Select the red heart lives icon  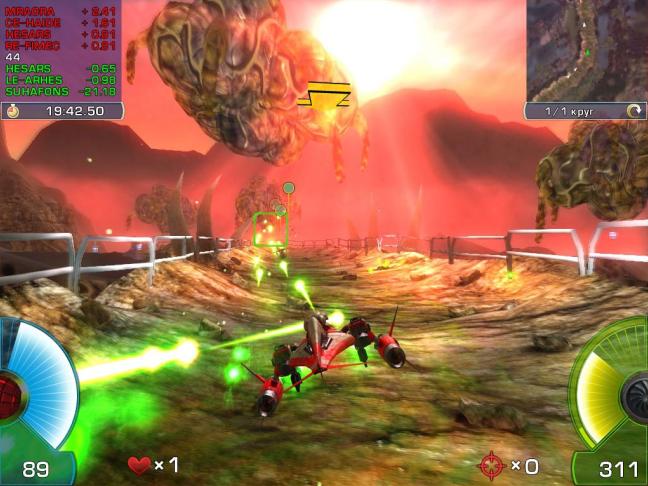[139, 465]
